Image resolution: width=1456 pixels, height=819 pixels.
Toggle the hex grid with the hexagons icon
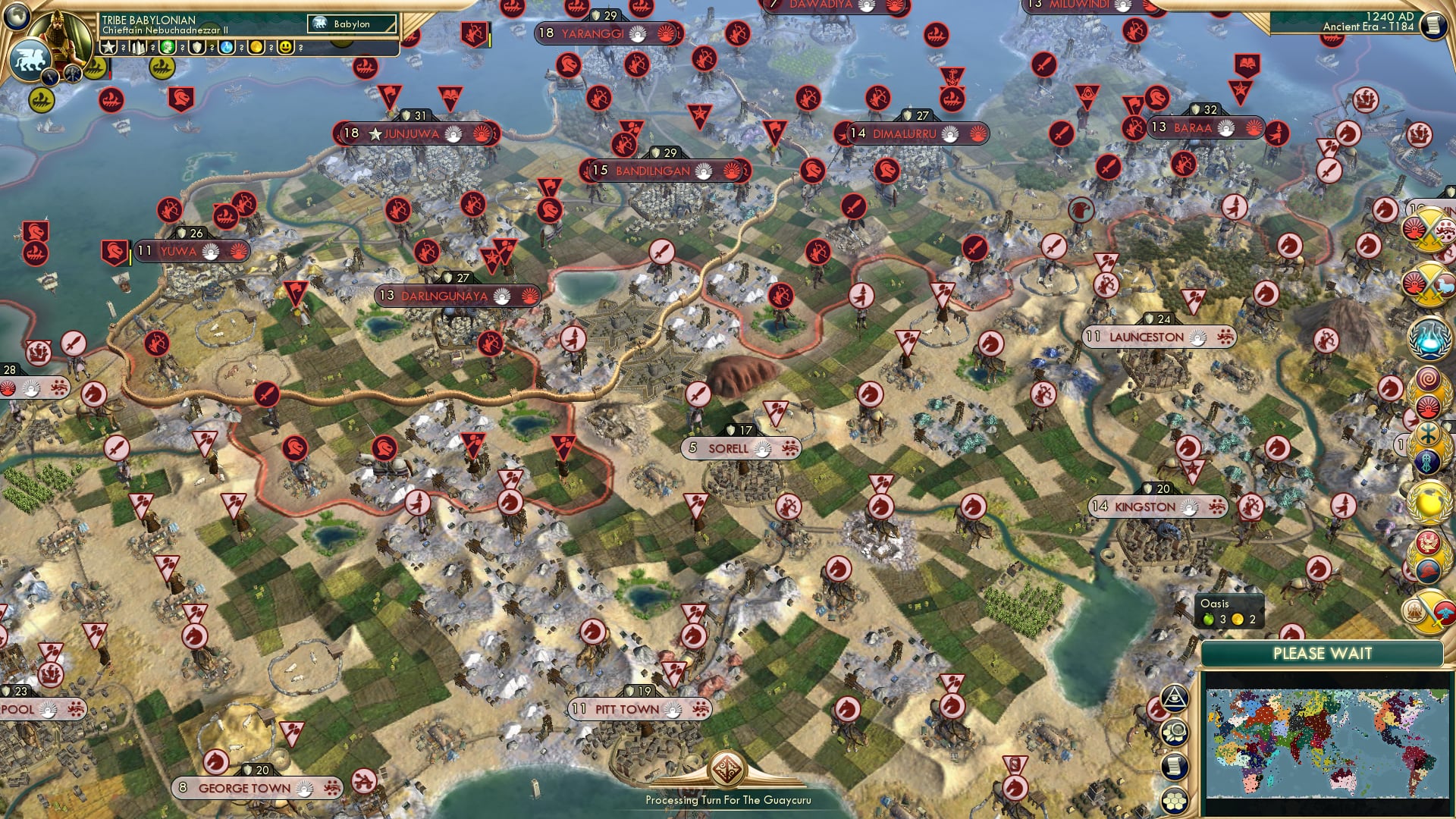coord(1174,800)
